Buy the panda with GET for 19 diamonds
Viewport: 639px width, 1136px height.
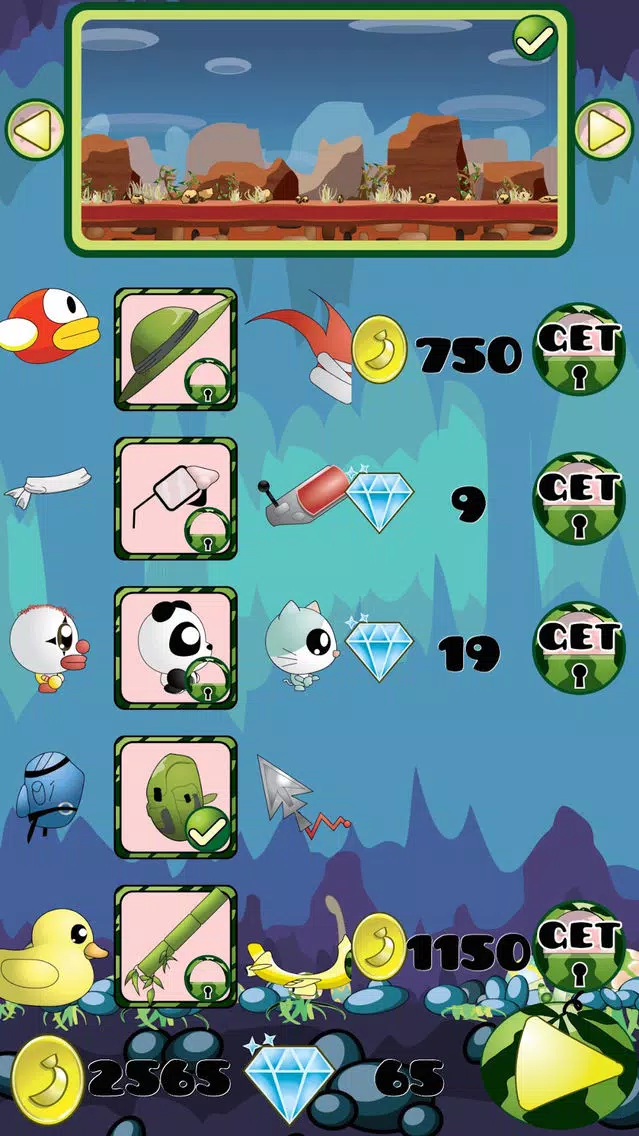(579, 647)
